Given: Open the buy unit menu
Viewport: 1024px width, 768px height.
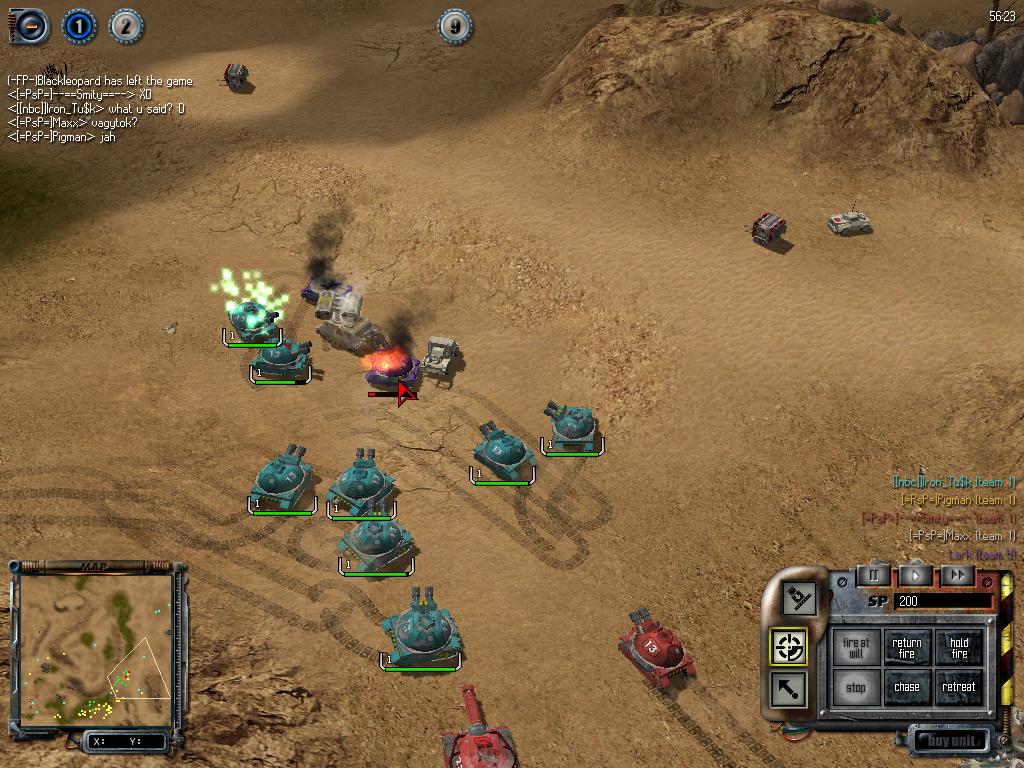Looking at the screenshot, I should 950,741.
